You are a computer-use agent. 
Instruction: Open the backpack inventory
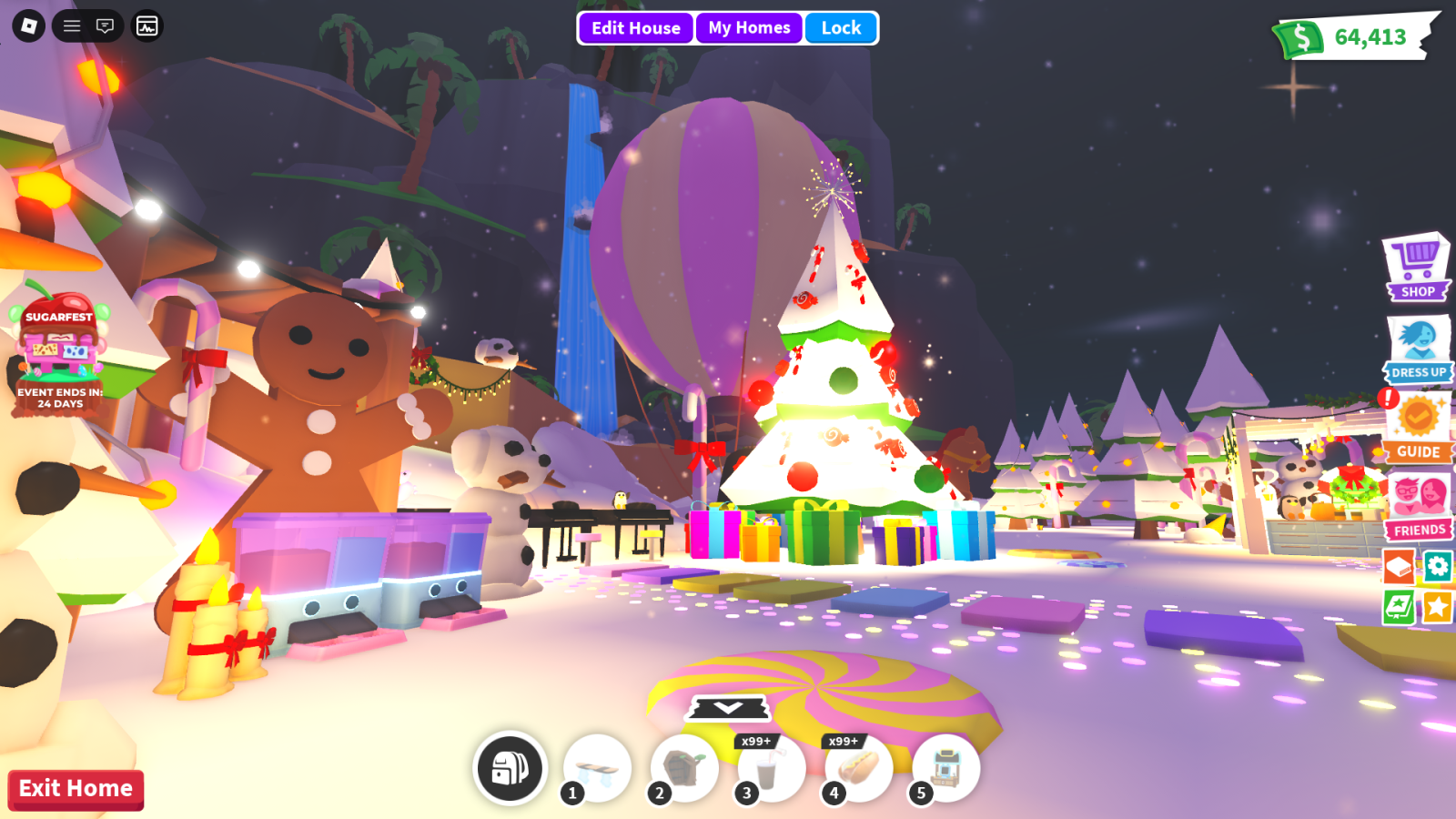tap(511, 769)
